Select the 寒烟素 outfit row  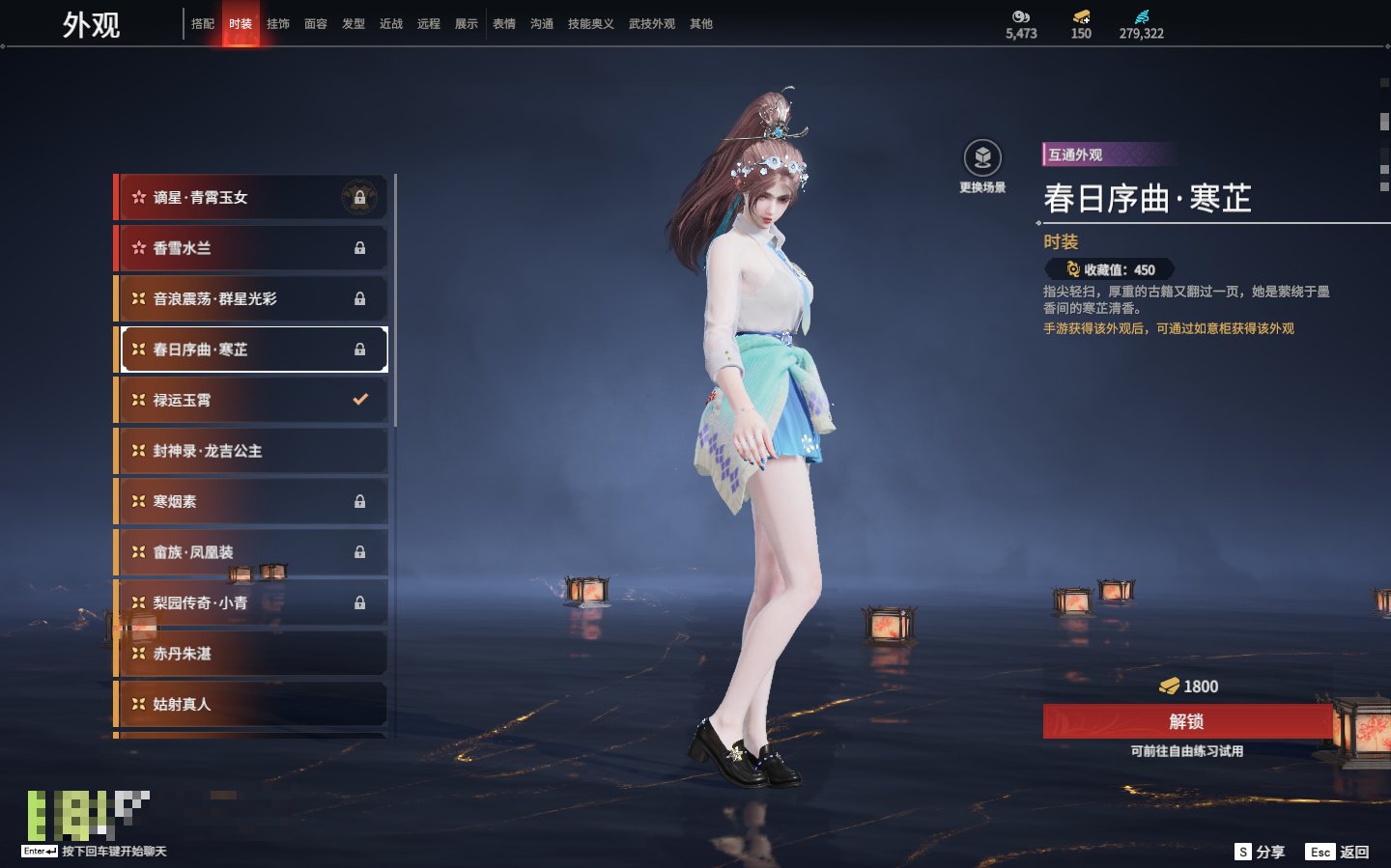[x=251, y=501]
